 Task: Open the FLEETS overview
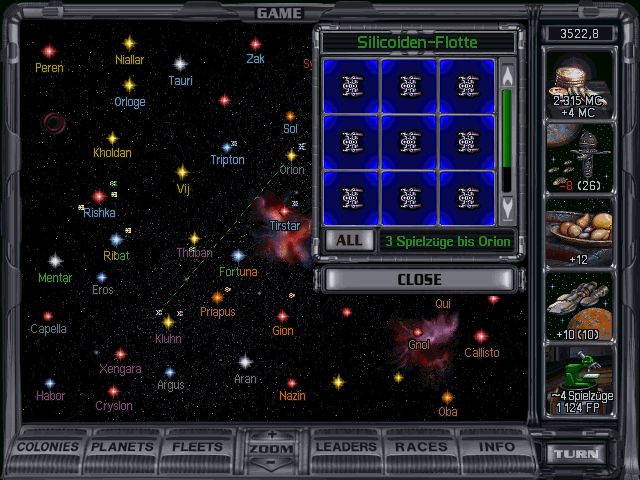pos(198,447)
